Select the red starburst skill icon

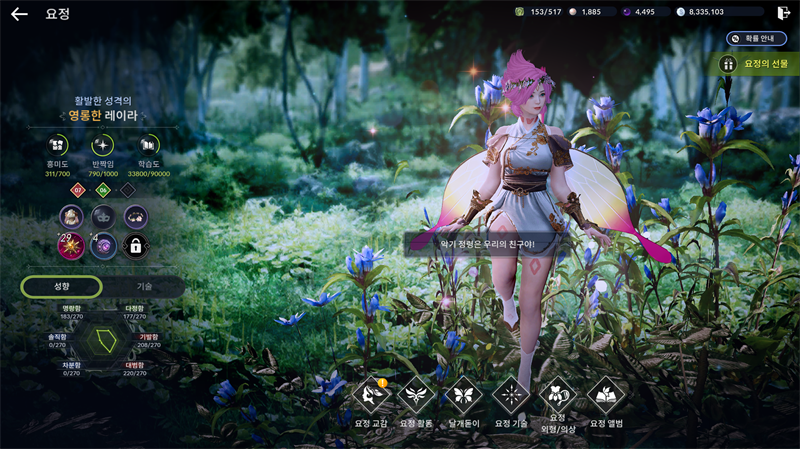(71, 246)
